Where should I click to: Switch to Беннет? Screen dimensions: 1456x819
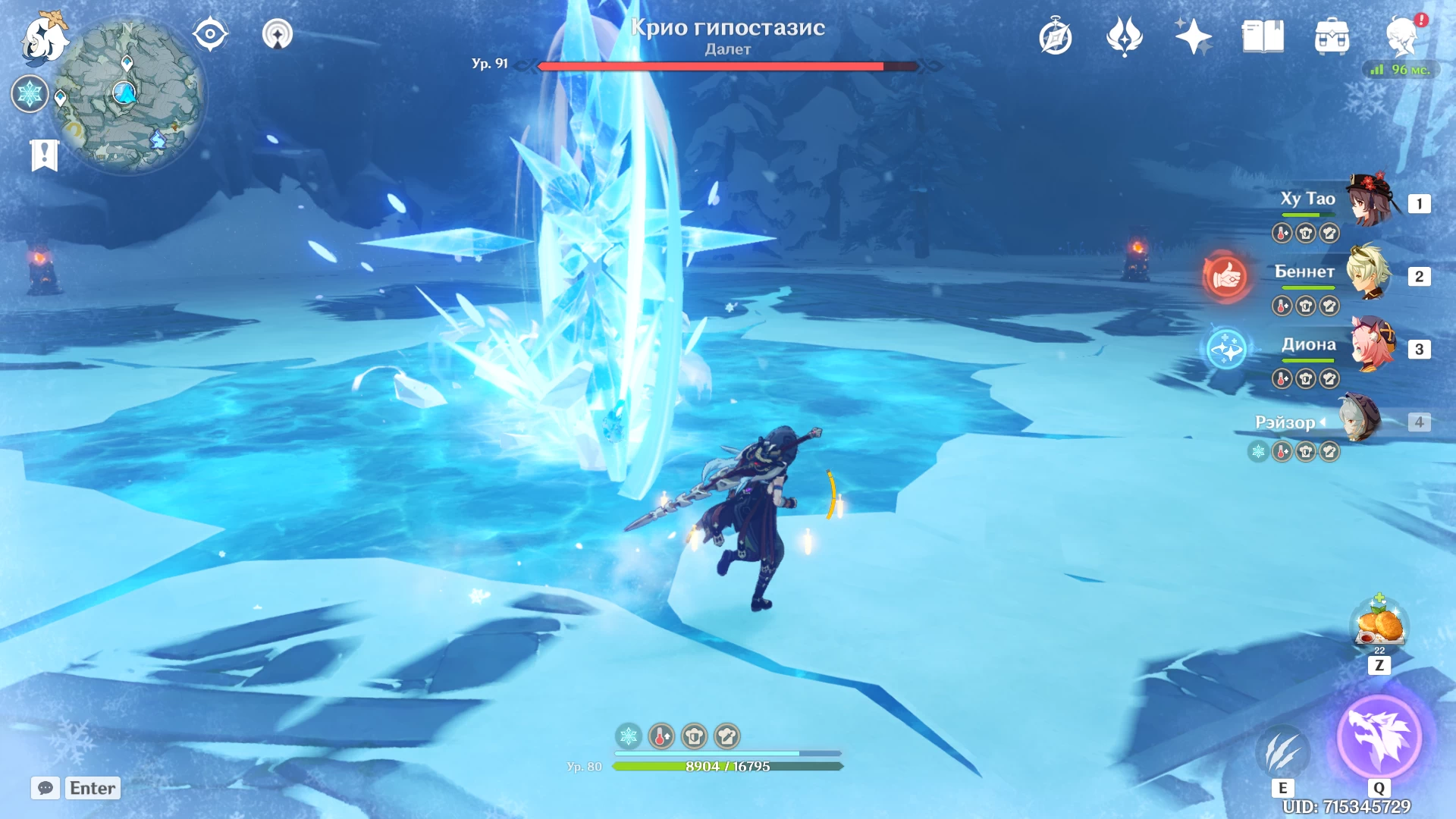point(1369,273)
